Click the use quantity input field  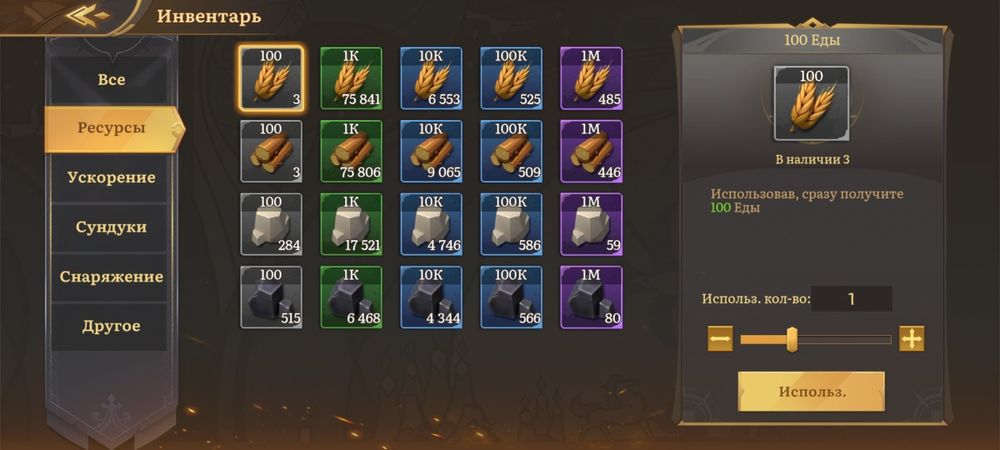pos(851,298)
